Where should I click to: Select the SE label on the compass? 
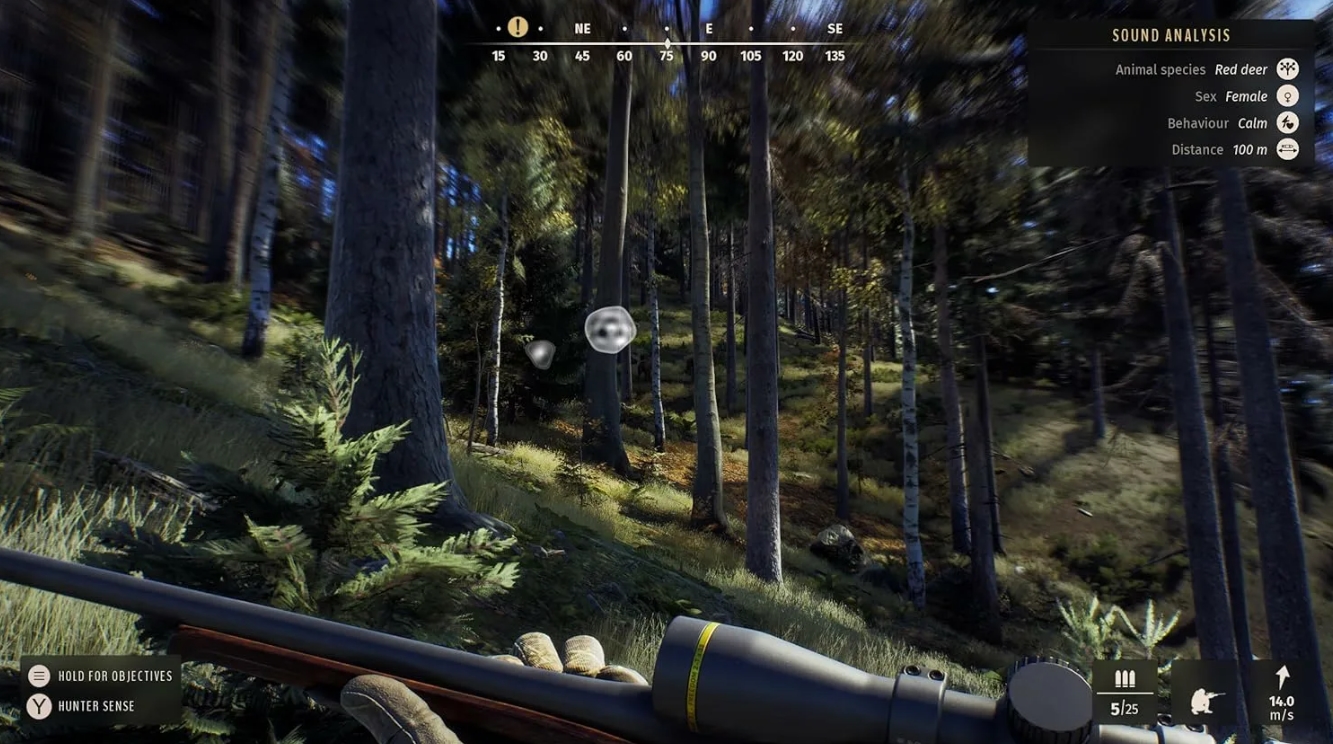[834, 28]
